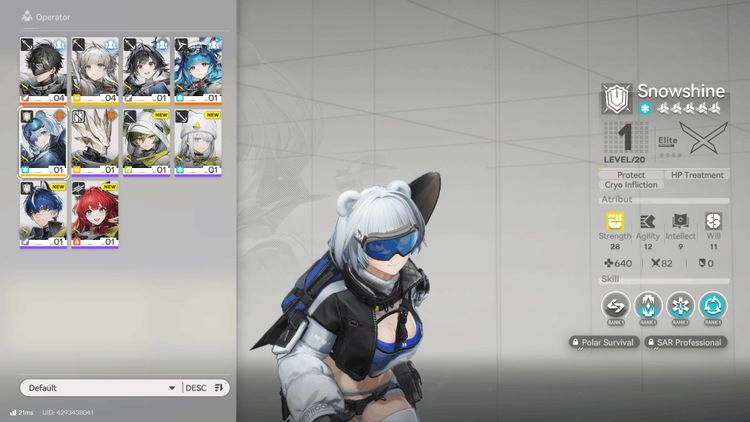This screenshot has width=750, height=422.
Task: Open the Polar Survival talent
Action: [x=603, y=342]
